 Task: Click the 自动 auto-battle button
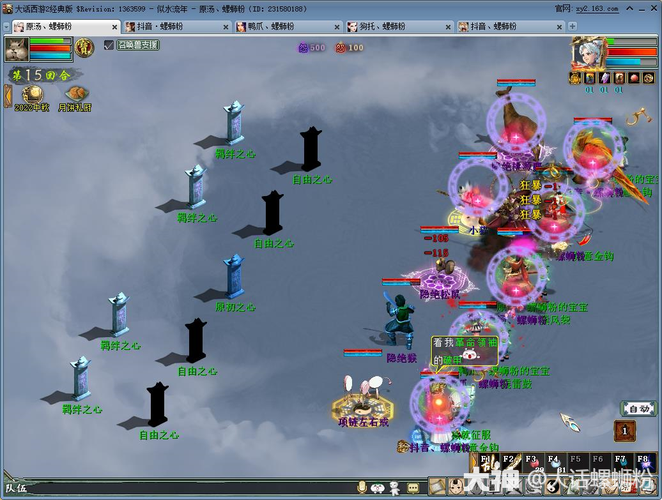[x=638, y=408]
